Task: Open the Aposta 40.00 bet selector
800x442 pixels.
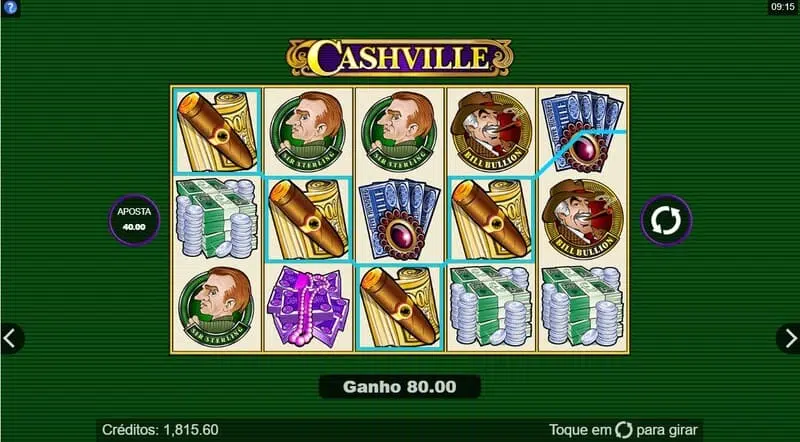Action: click(132, 219)
